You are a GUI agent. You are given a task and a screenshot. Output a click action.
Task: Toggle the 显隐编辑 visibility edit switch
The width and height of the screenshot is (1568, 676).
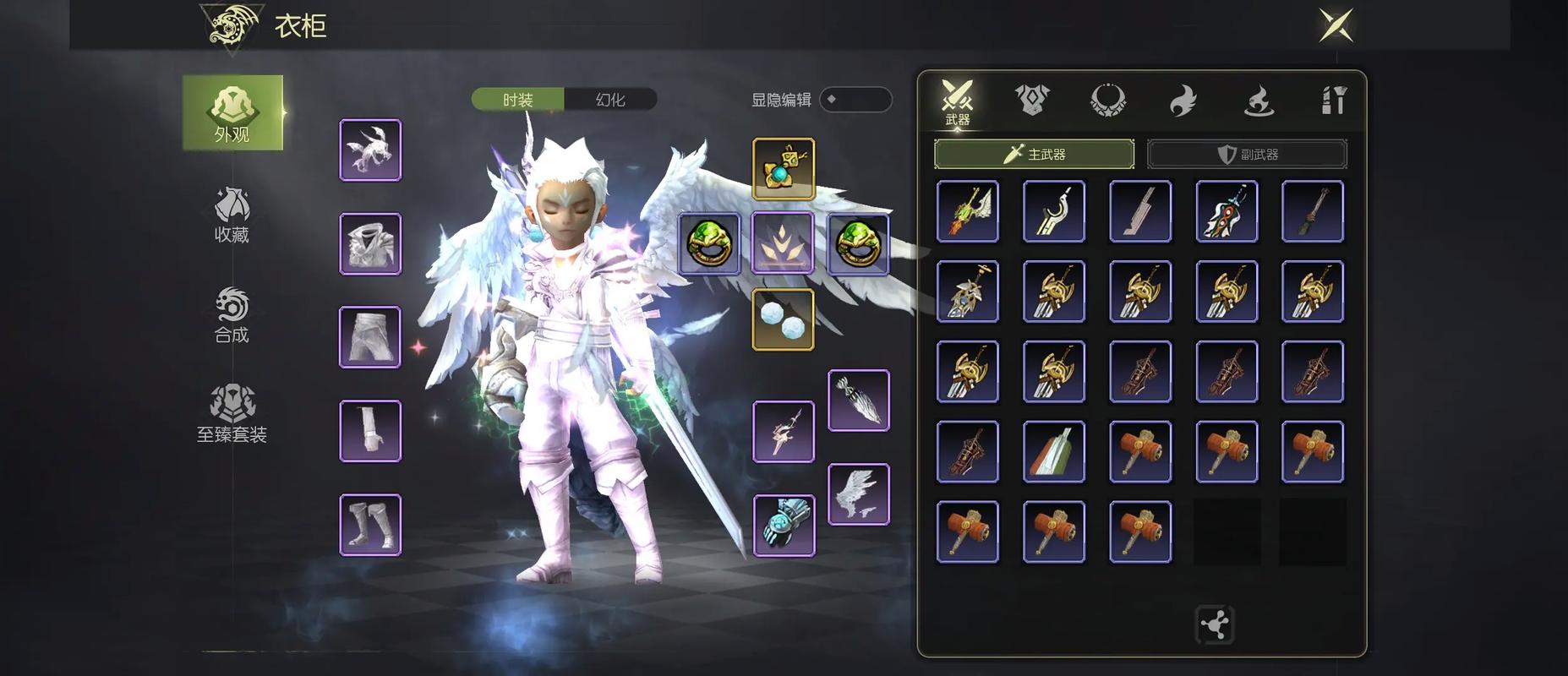tap(855, 100)
